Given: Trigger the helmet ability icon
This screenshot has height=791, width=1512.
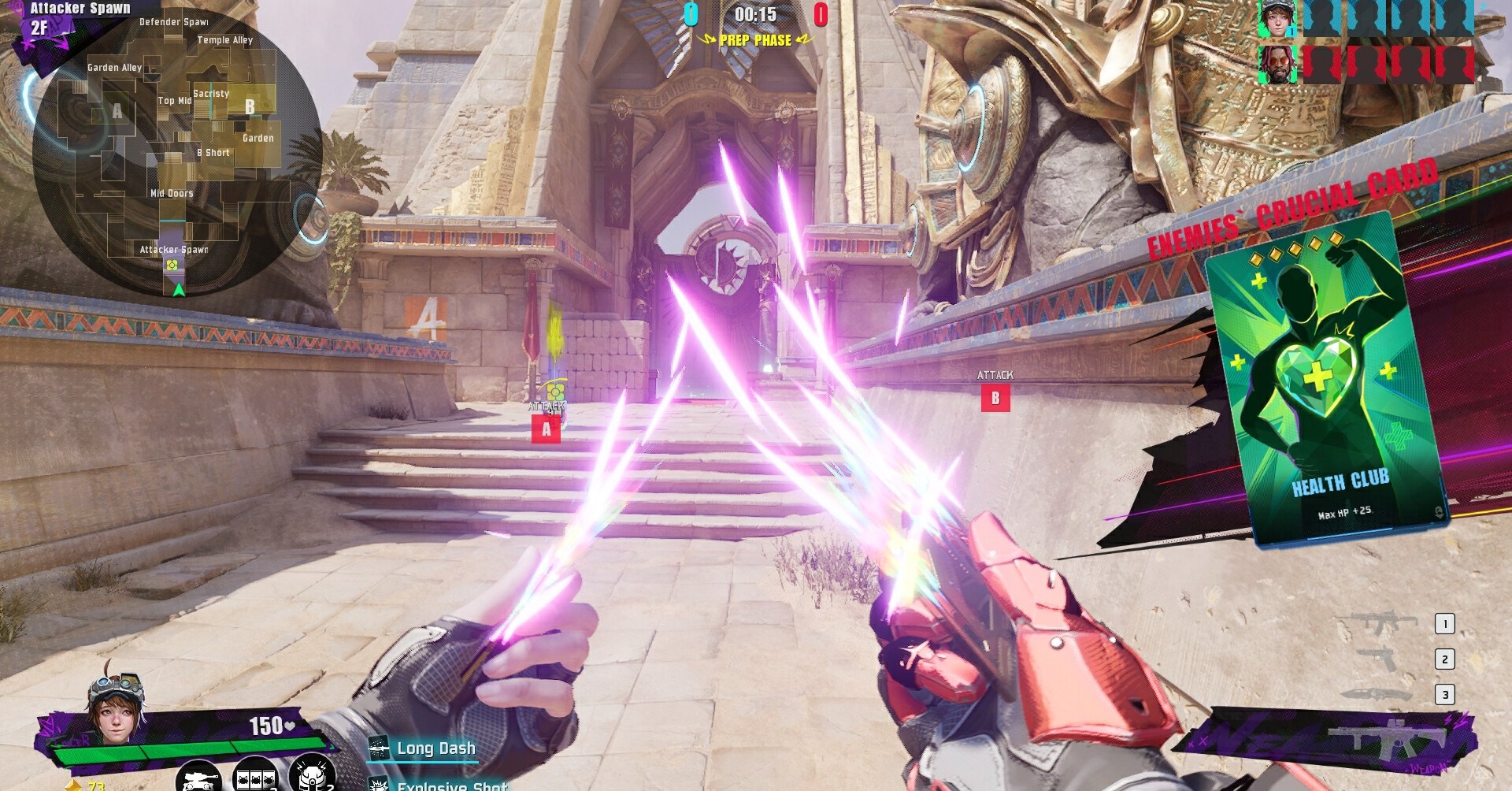Looking at the screenshot, I should point(312,774).
